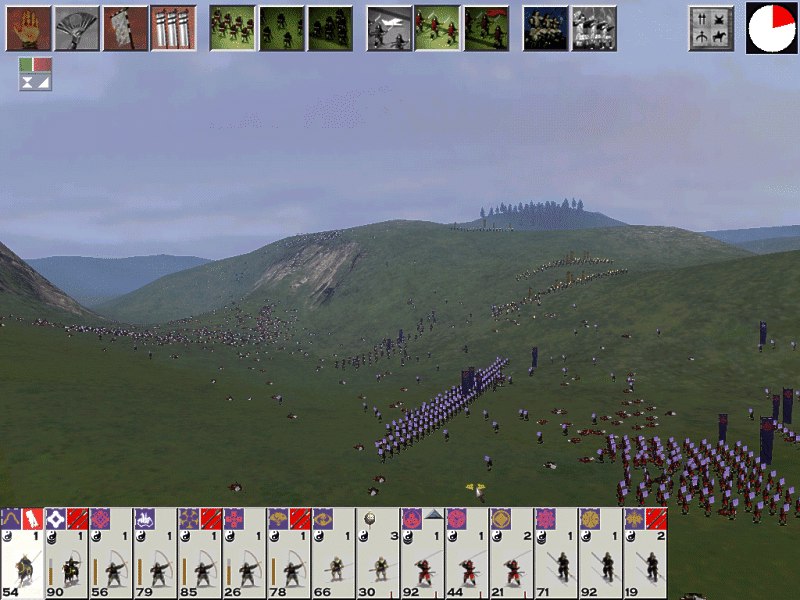Viewport: 800px width, 600px height.
Task: Select the red samurai unit with 44 men
Action: pyautogui.click(x=467, y=555)
